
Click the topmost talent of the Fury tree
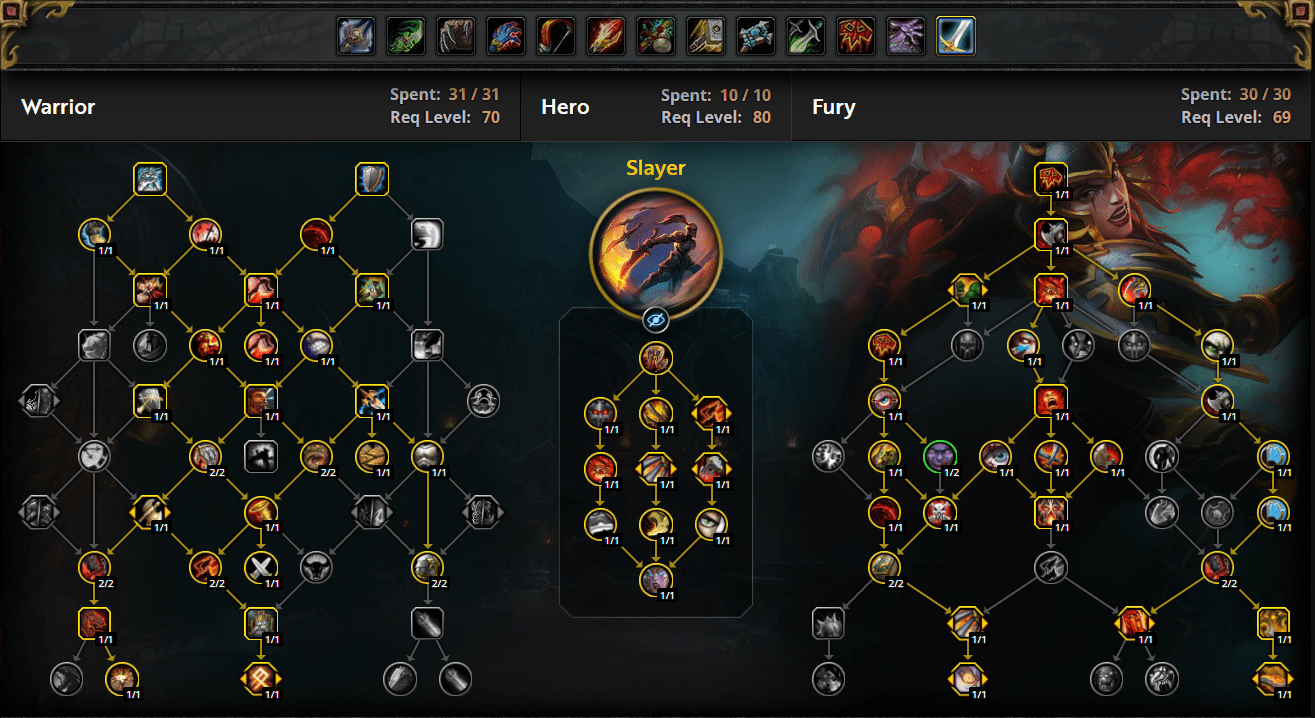pos(1050,179)
